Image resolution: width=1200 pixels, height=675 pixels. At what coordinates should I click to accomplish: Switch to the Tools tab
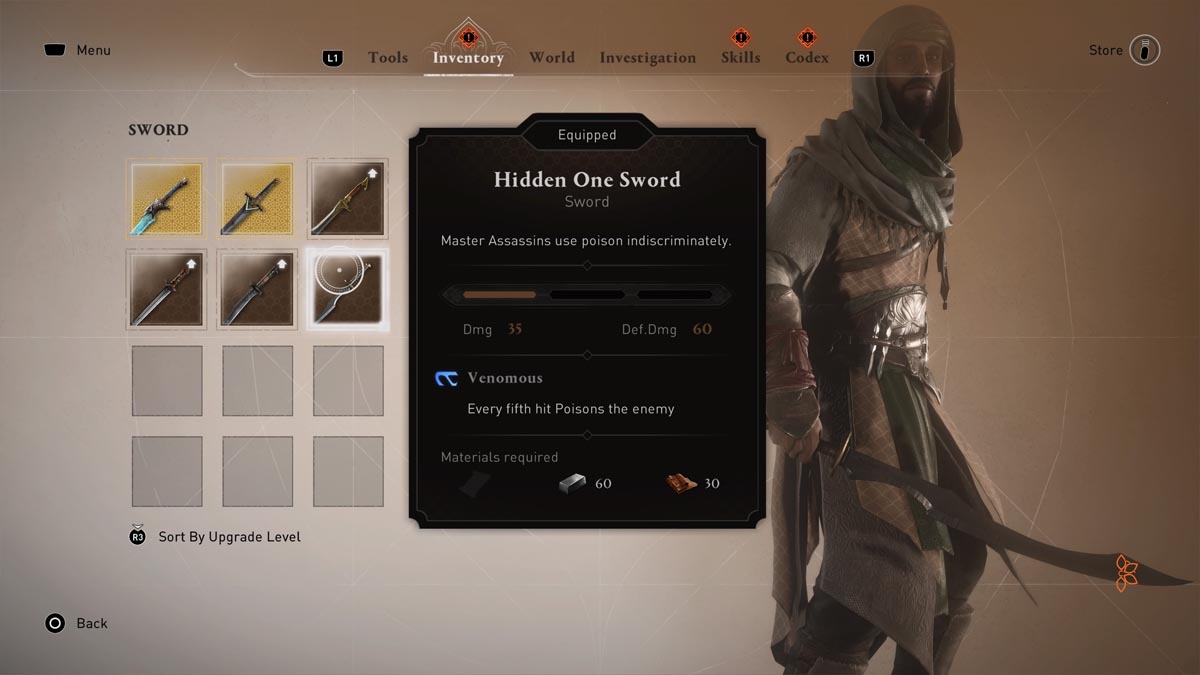pyautogui.click(x=387, y=58)
